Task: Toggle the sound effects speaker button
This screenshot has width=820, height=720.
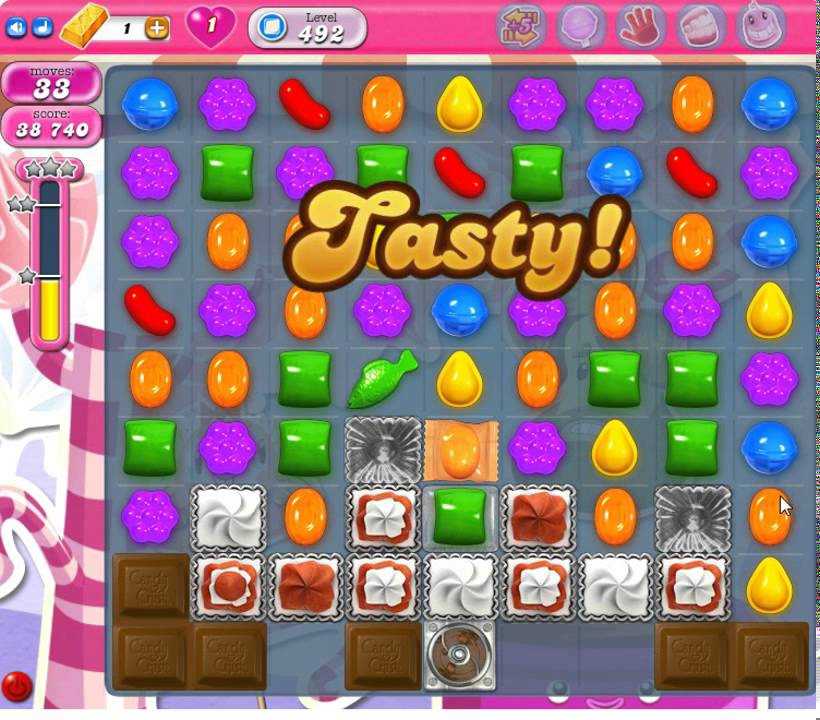Action: coord(16,28)
